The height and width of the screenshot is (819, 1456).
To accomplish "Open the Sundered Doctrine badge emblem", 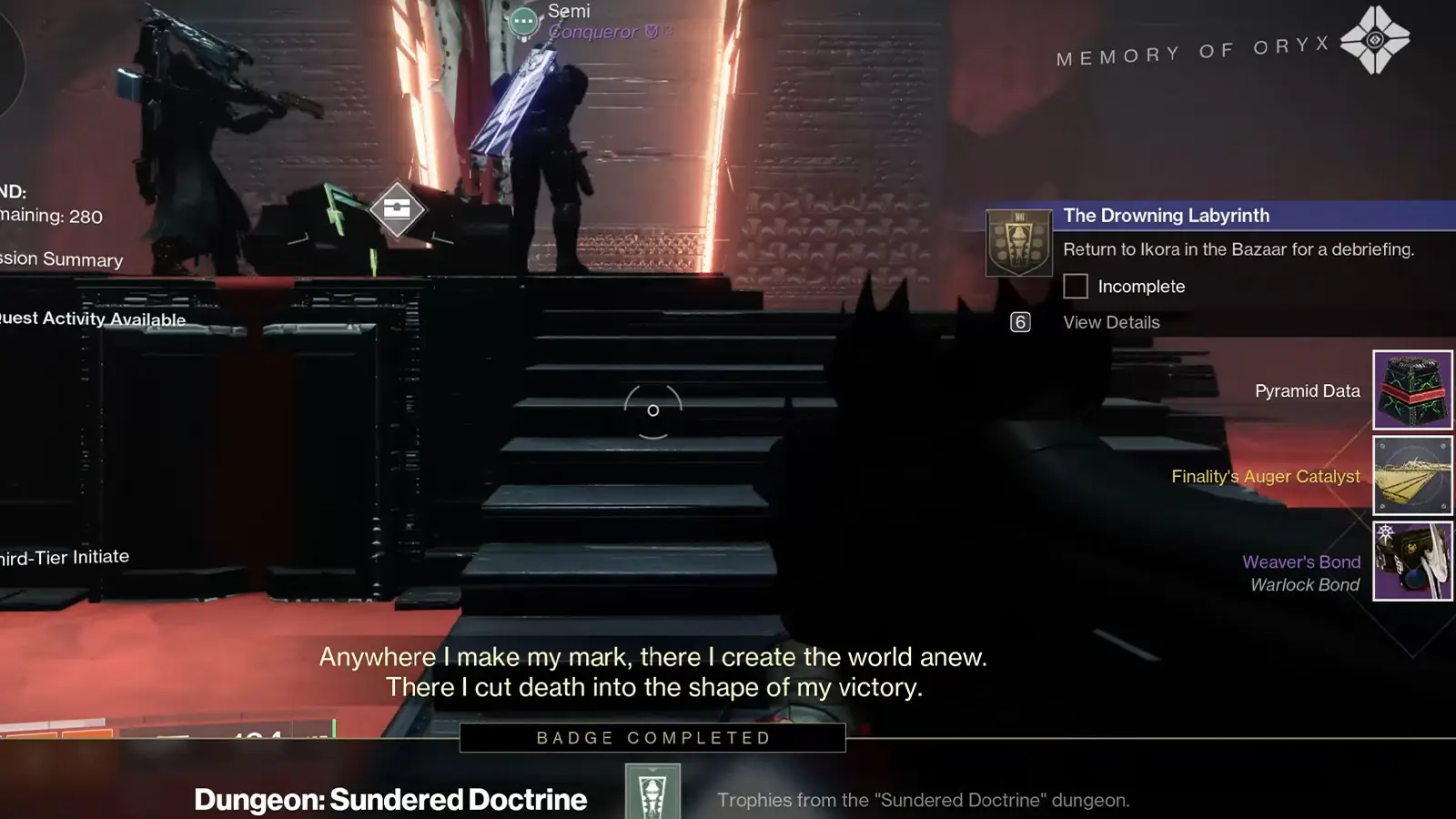I will tap(652, 792).
